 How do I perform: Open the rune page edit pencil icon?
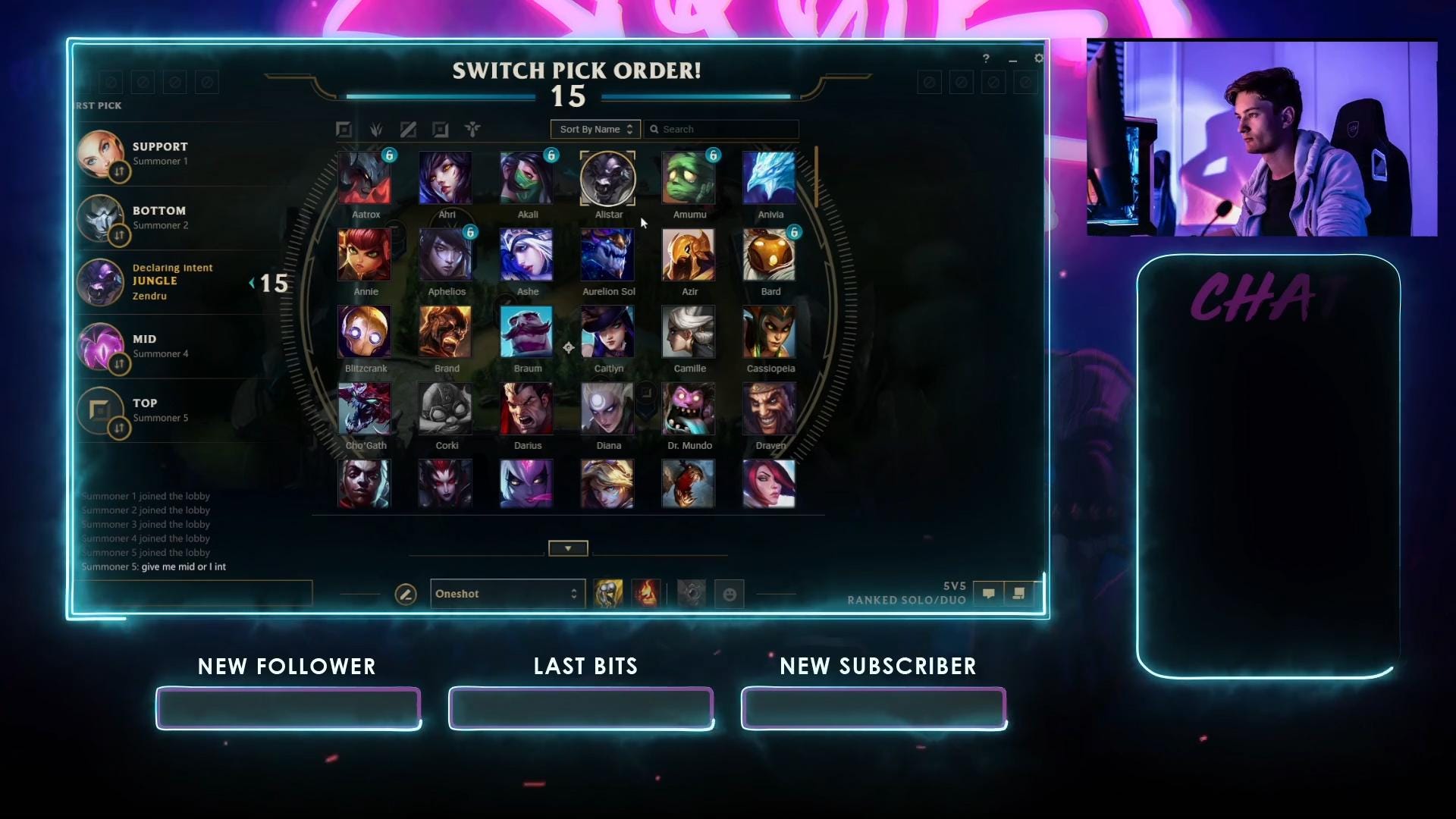coord(406,595)
